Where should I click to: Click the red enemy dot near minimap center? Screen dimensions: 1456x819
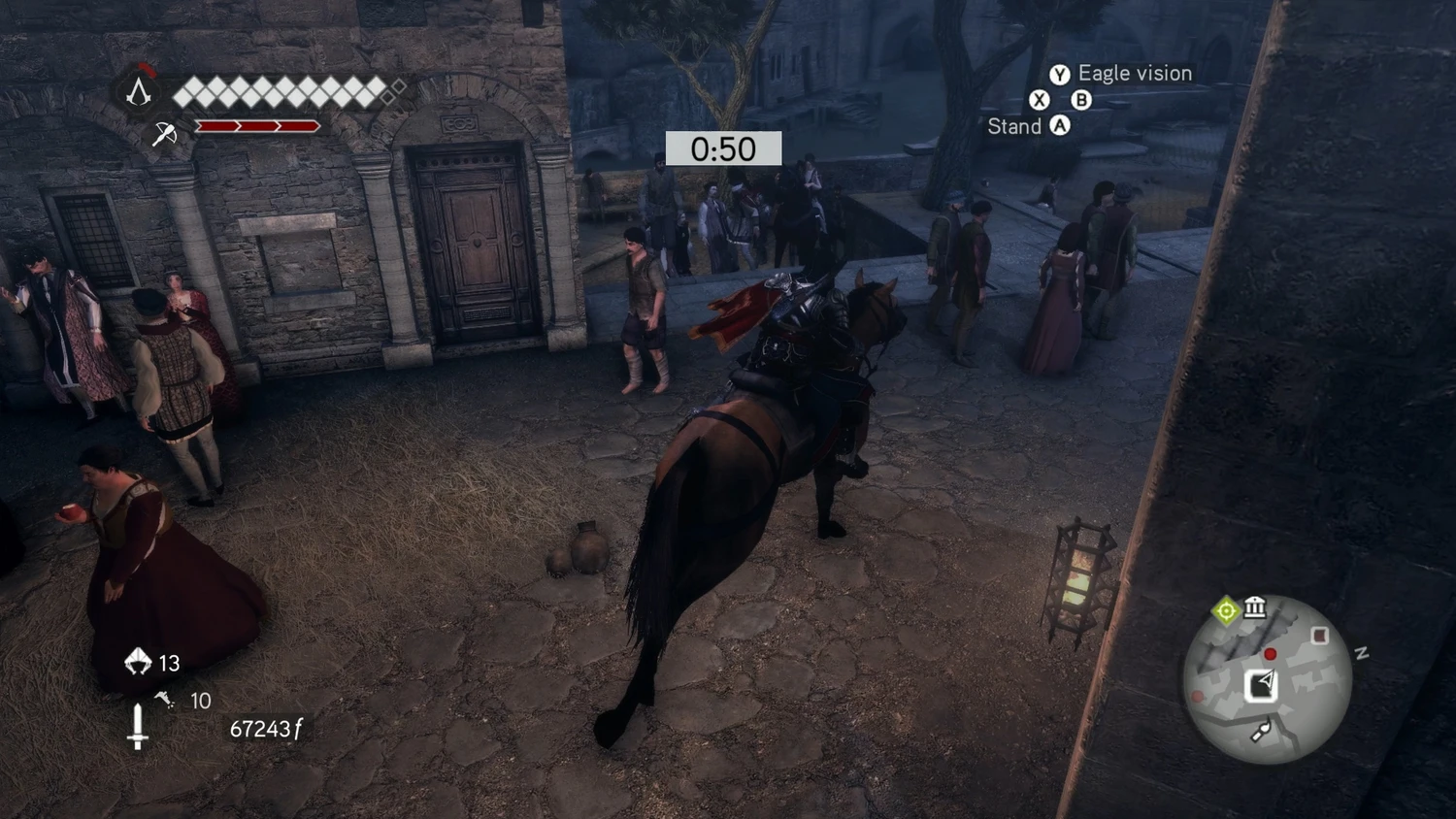coord(1270,654)
